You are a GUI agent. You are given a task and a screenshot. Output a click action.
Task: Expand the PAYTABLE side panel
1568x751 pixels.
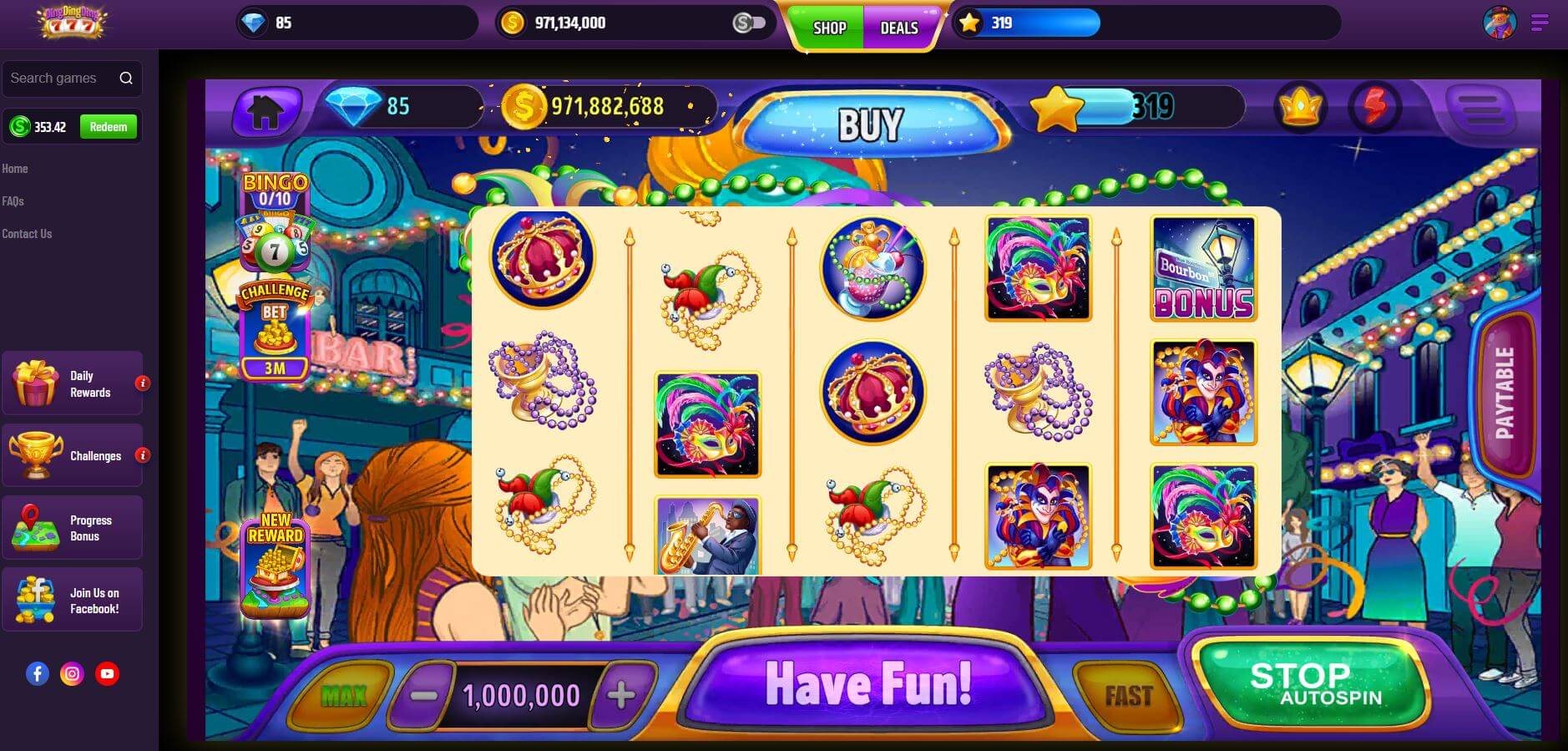click(x=1506, y=393)
